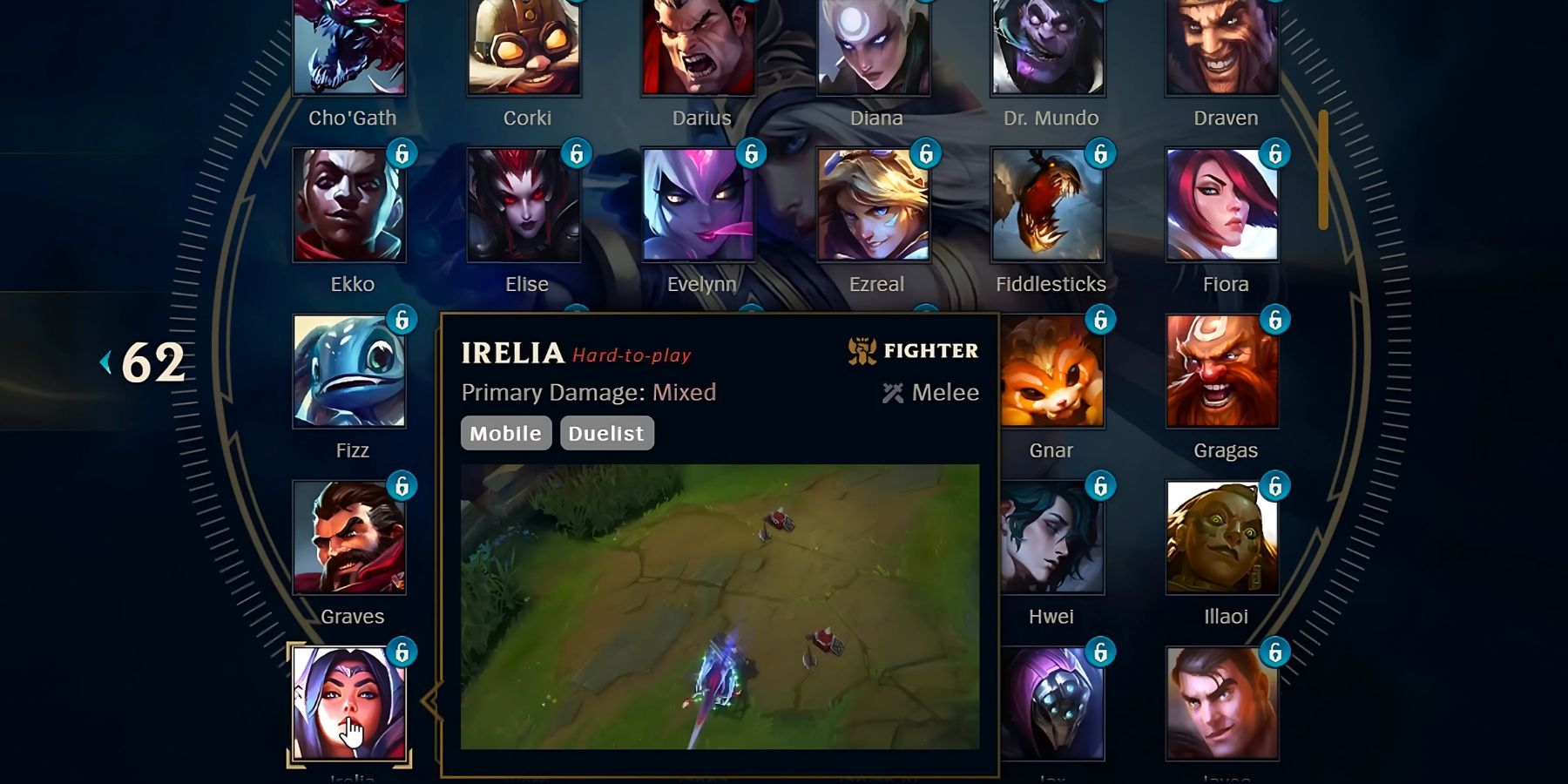Image resolution: width=1568 pixels, height=784 pixels.
Task: Open Fiddlesticks from the champion grid
Action: 1049,205
